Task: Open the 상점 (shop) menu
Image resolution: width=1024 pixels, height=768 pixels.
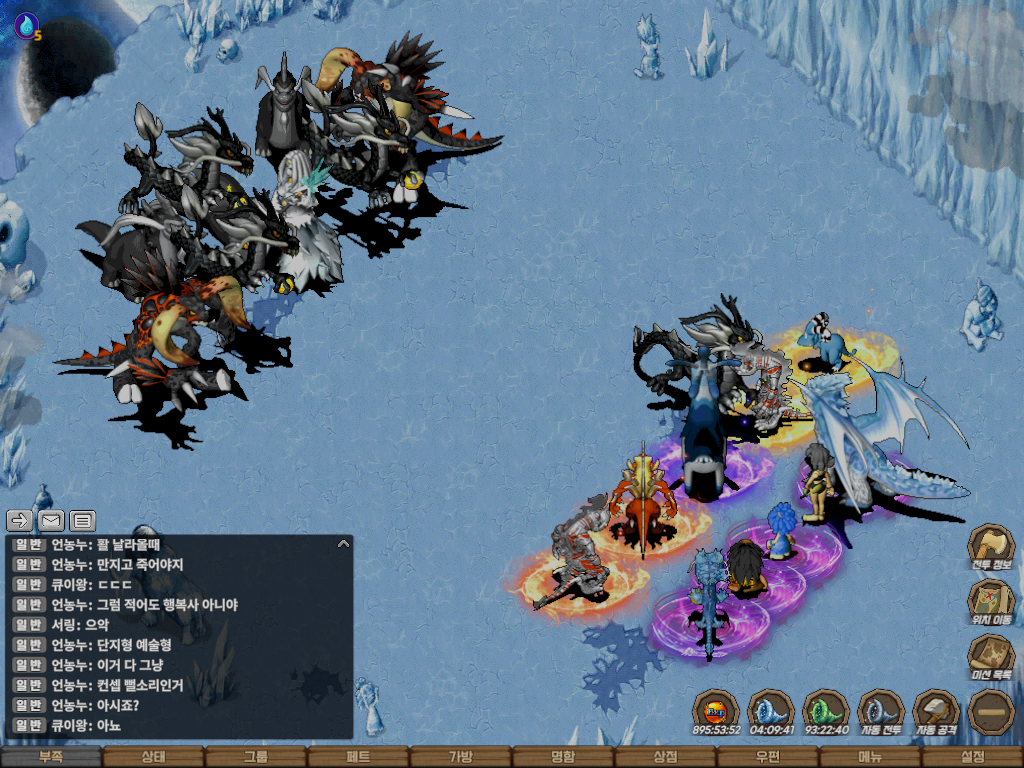Action: click(x=665, y=758)
